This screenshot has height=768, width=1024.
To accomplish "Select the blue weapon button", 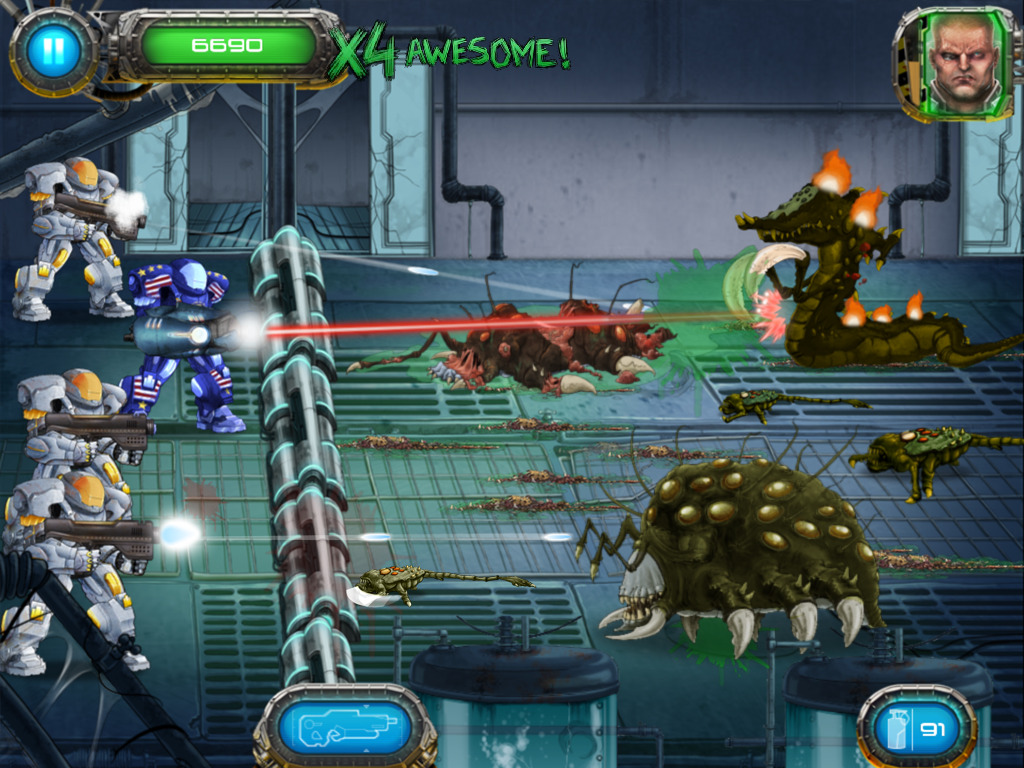I will click(x=344, y=728).
